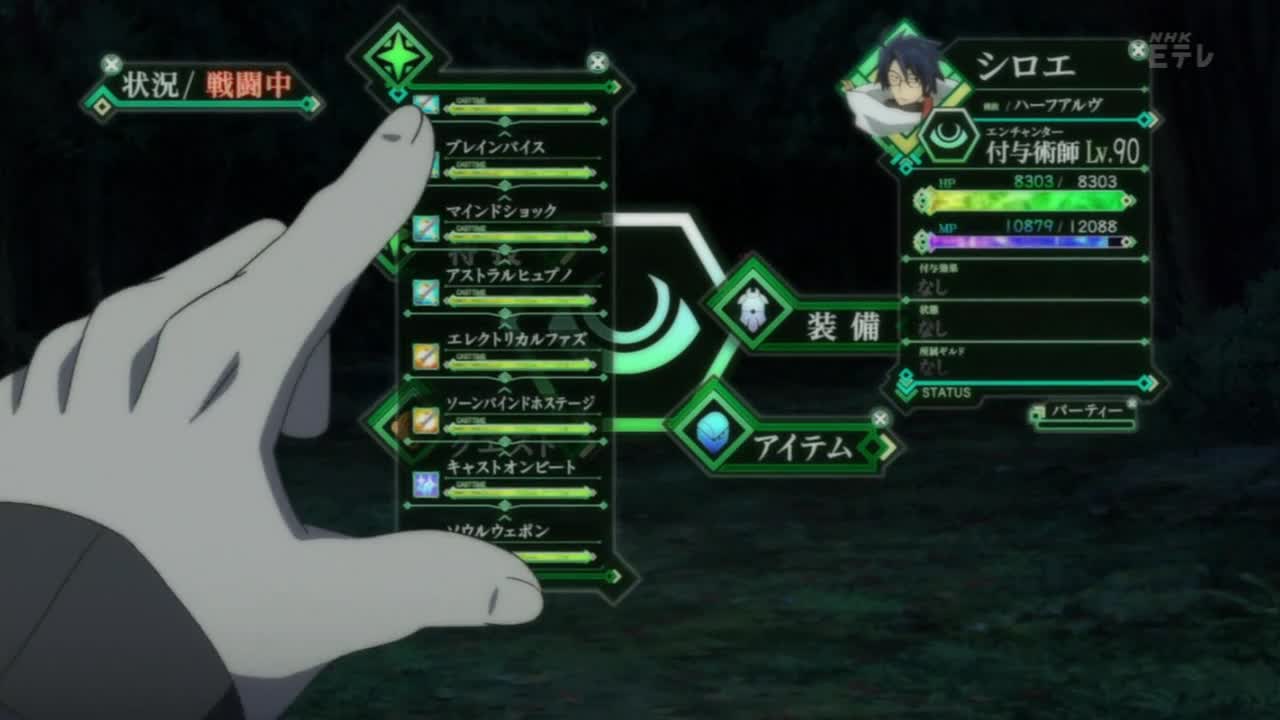Viewport: 1280px width, 720px height.
Task: Click the green four-point star icon
Action: [398, 57]
